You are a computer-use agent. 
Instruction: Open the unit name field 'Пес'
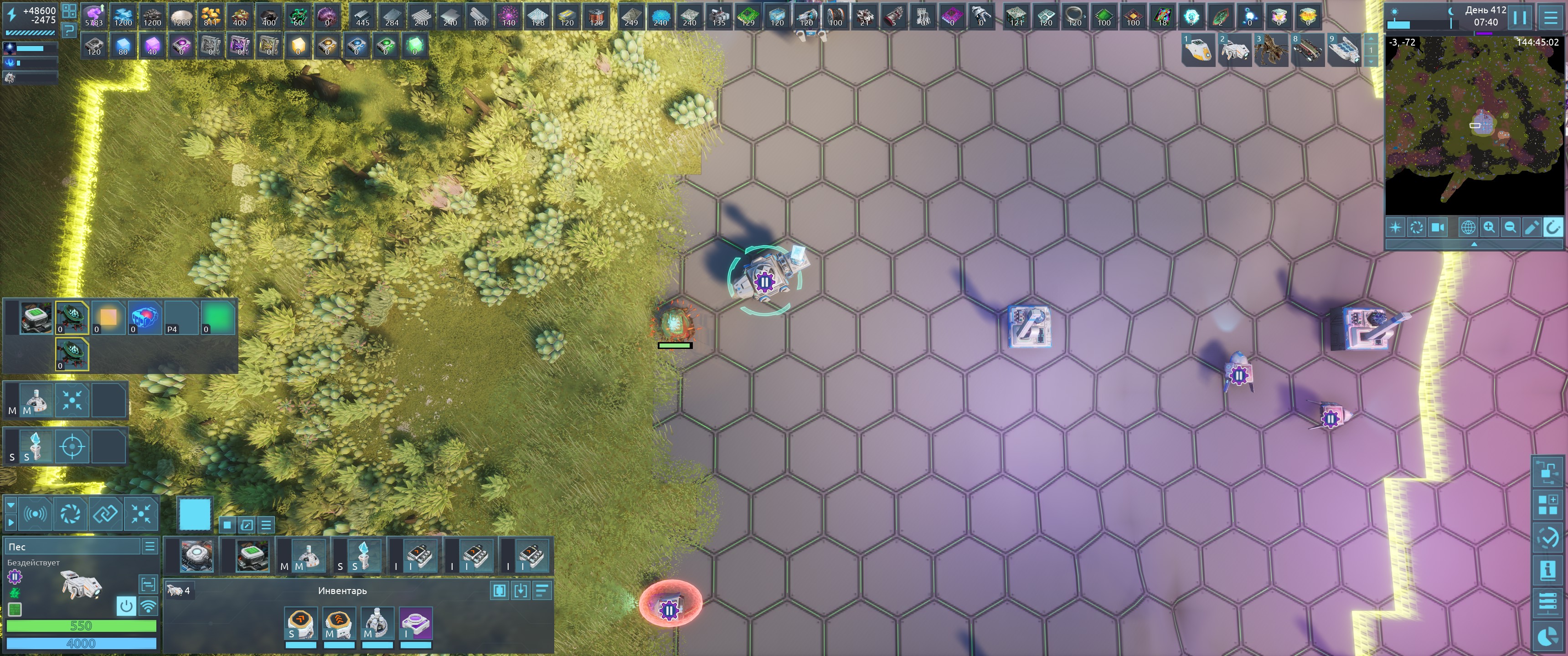73,547
